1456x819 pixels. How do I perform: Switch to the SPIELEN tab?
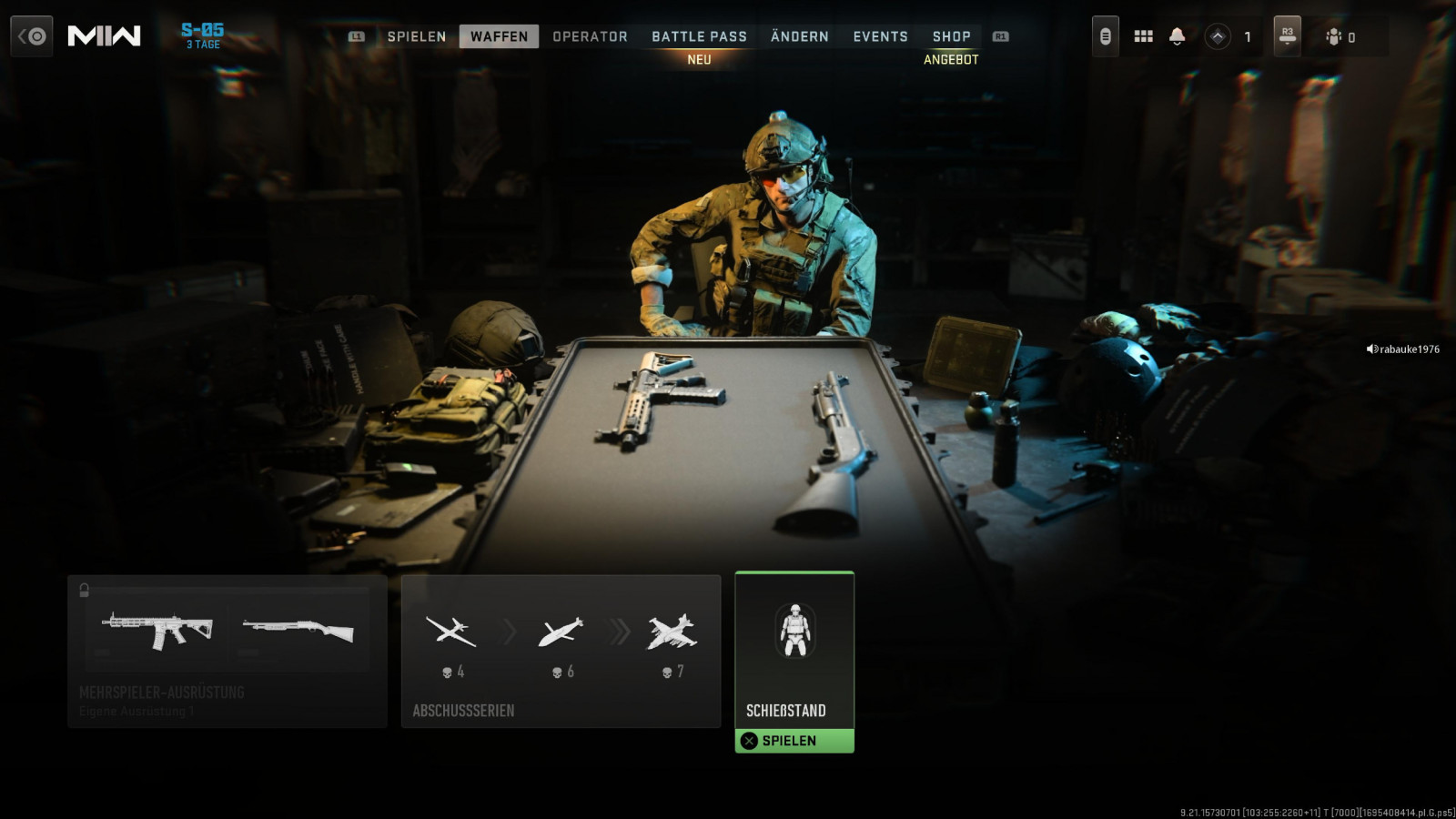(416, 36)
